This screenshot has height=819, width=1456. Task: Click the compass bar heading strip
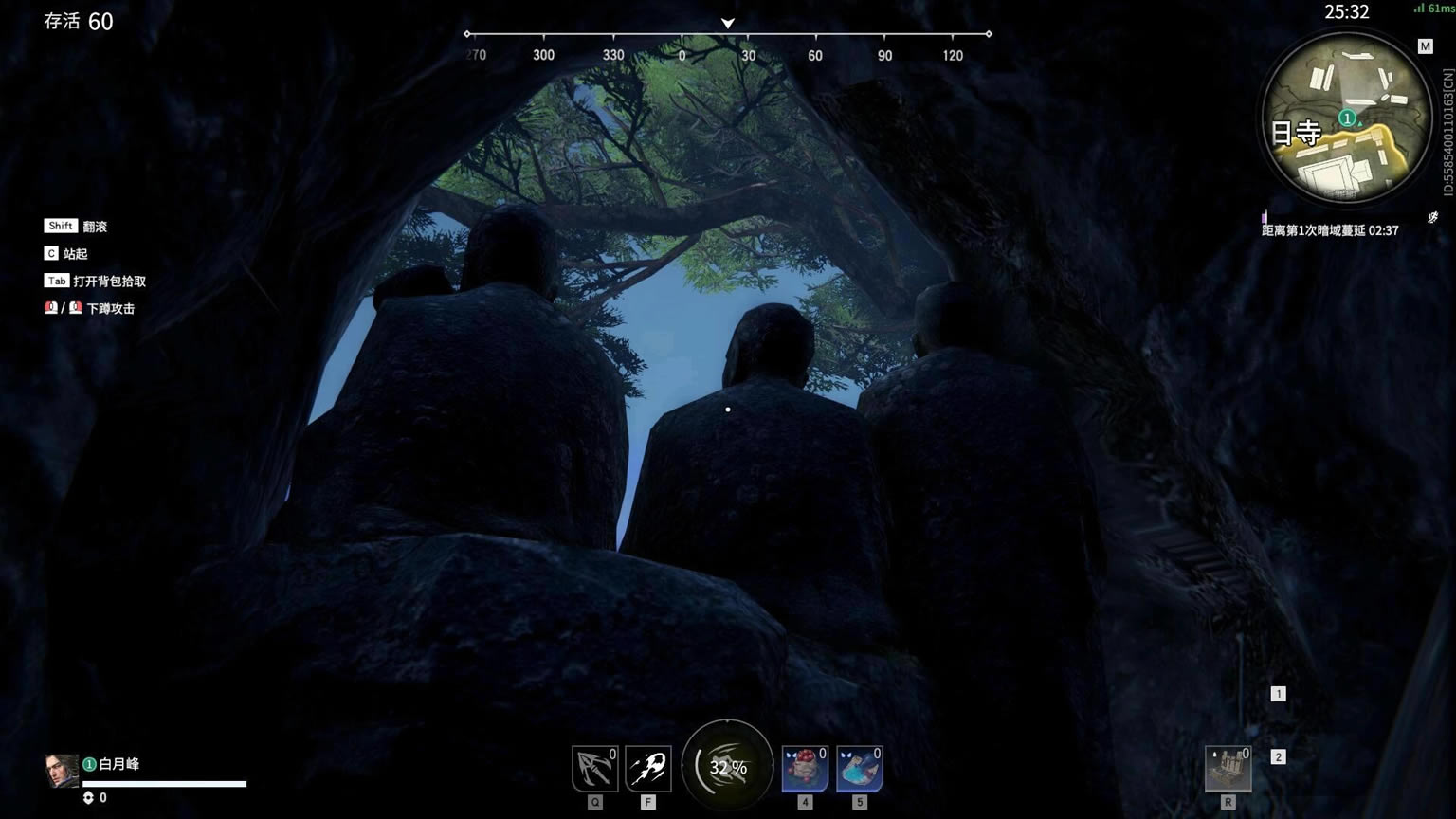click(x=727, y=45)
